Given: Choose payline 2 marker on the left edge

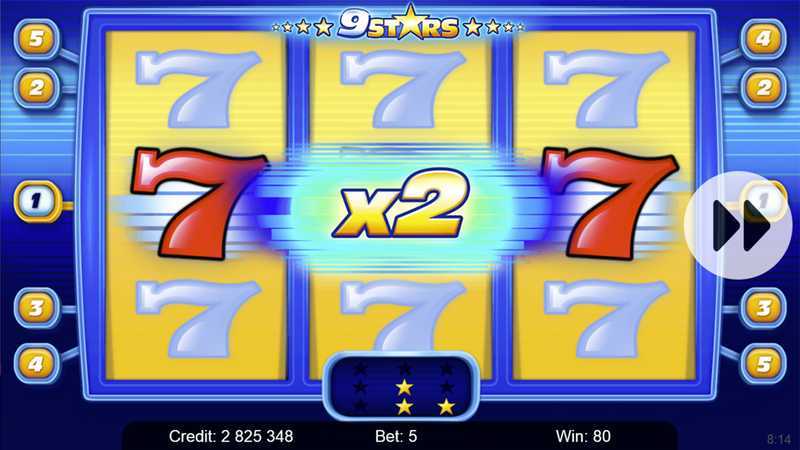Looking at the screenshot, I should coord(36,87).
